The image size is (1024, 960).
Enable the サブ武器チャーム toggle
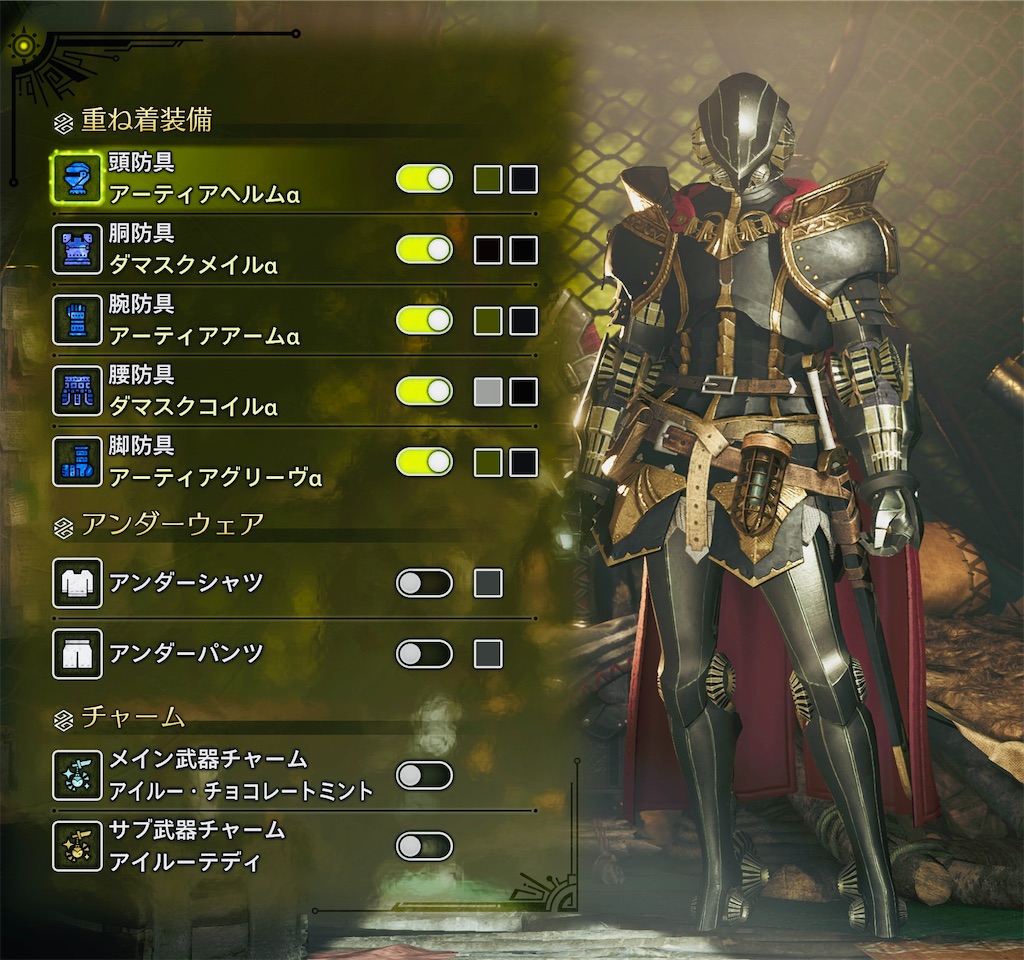pyautogui.click(x=424, y=847)
